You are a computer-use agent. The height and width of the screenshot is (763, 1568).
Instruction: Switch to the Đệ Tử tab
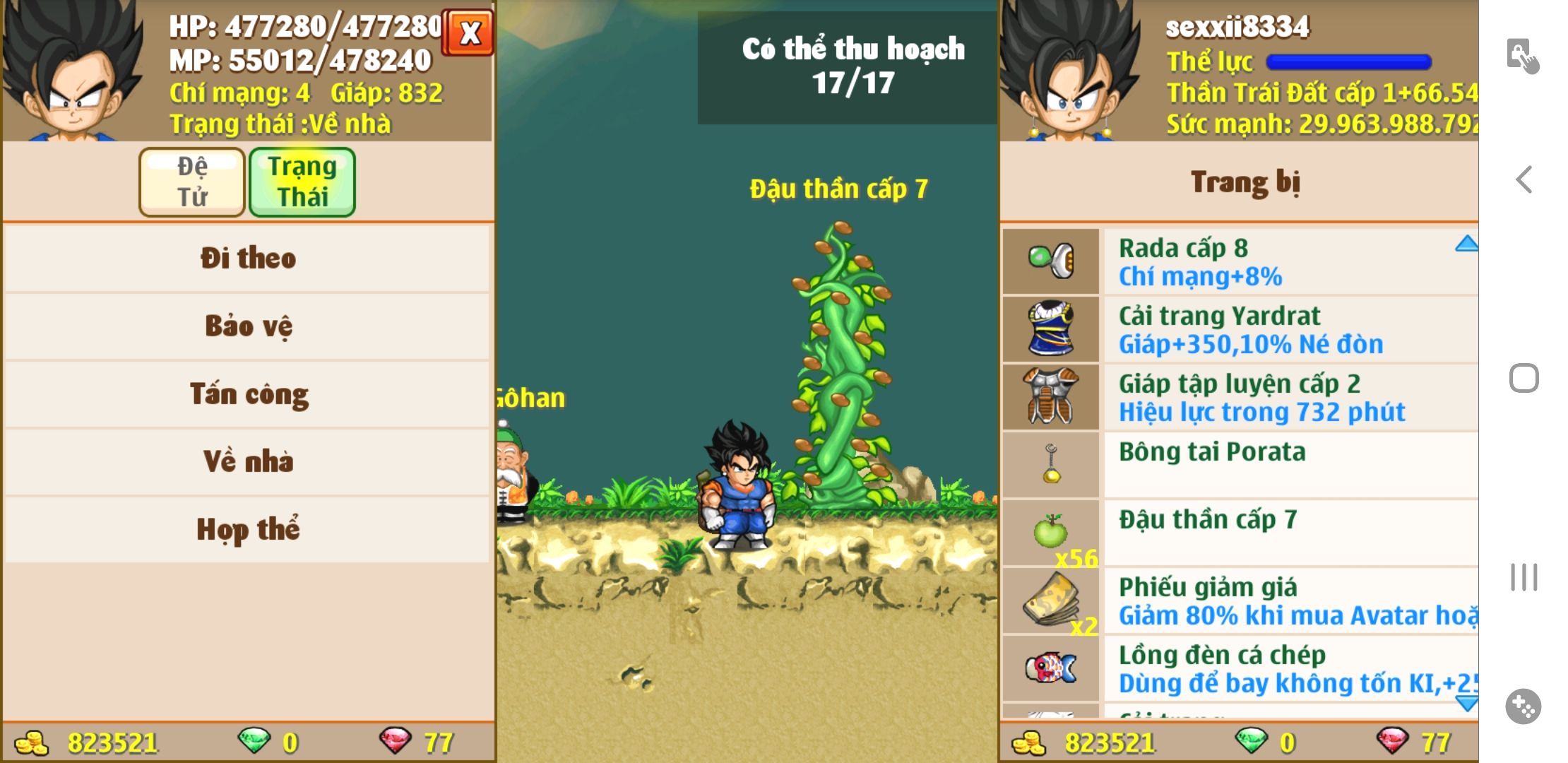click(x=192, y=182)
